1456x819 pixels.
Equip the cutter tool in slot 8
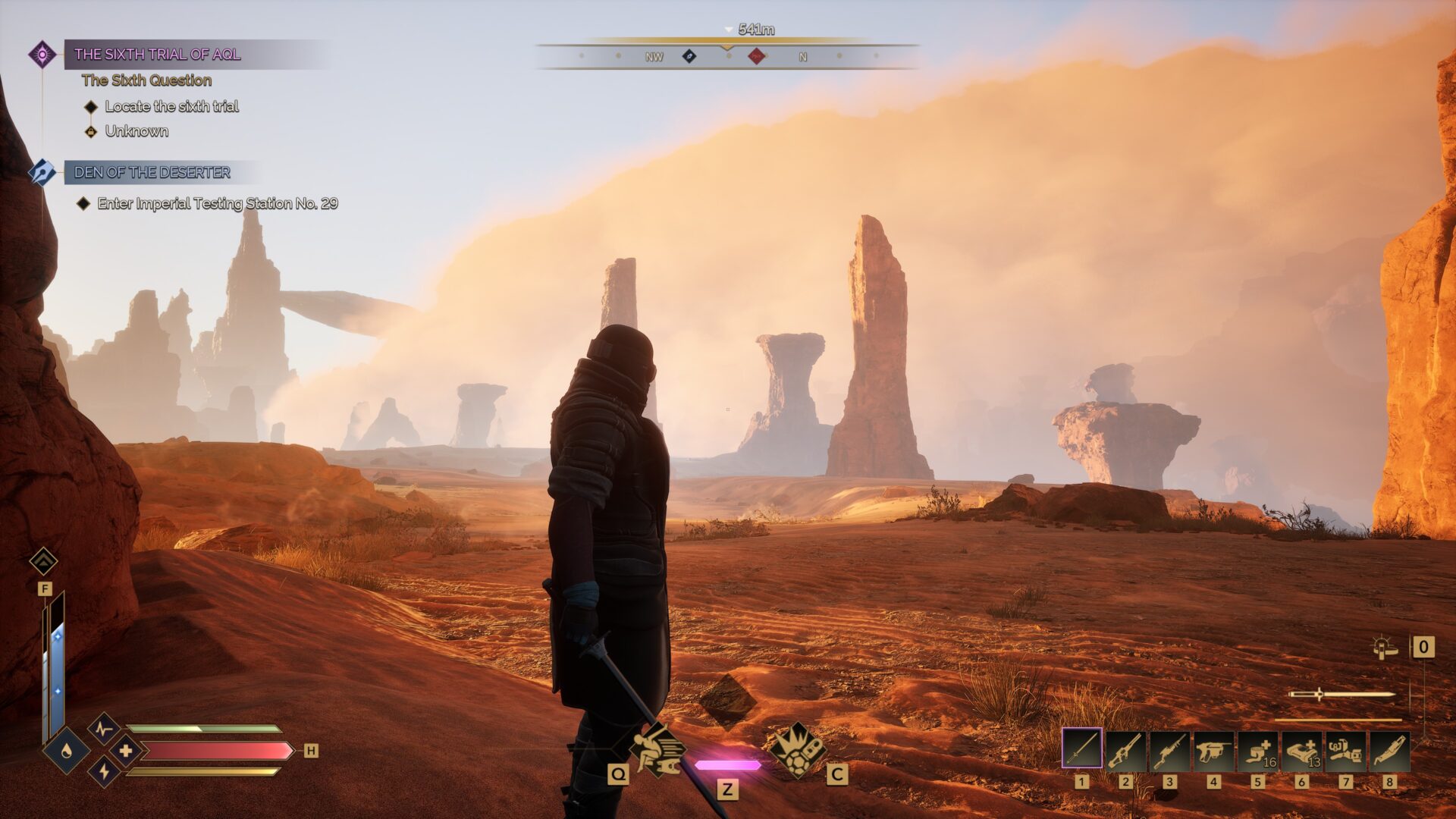(1389, 750)
